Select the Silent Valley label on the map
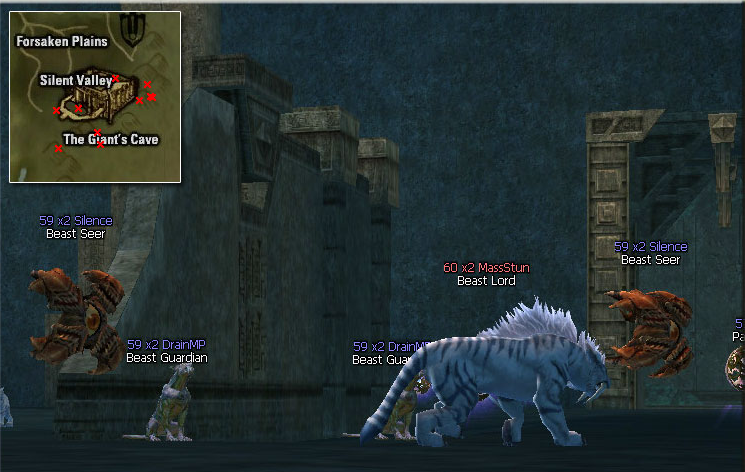 (x=76, y=80)
